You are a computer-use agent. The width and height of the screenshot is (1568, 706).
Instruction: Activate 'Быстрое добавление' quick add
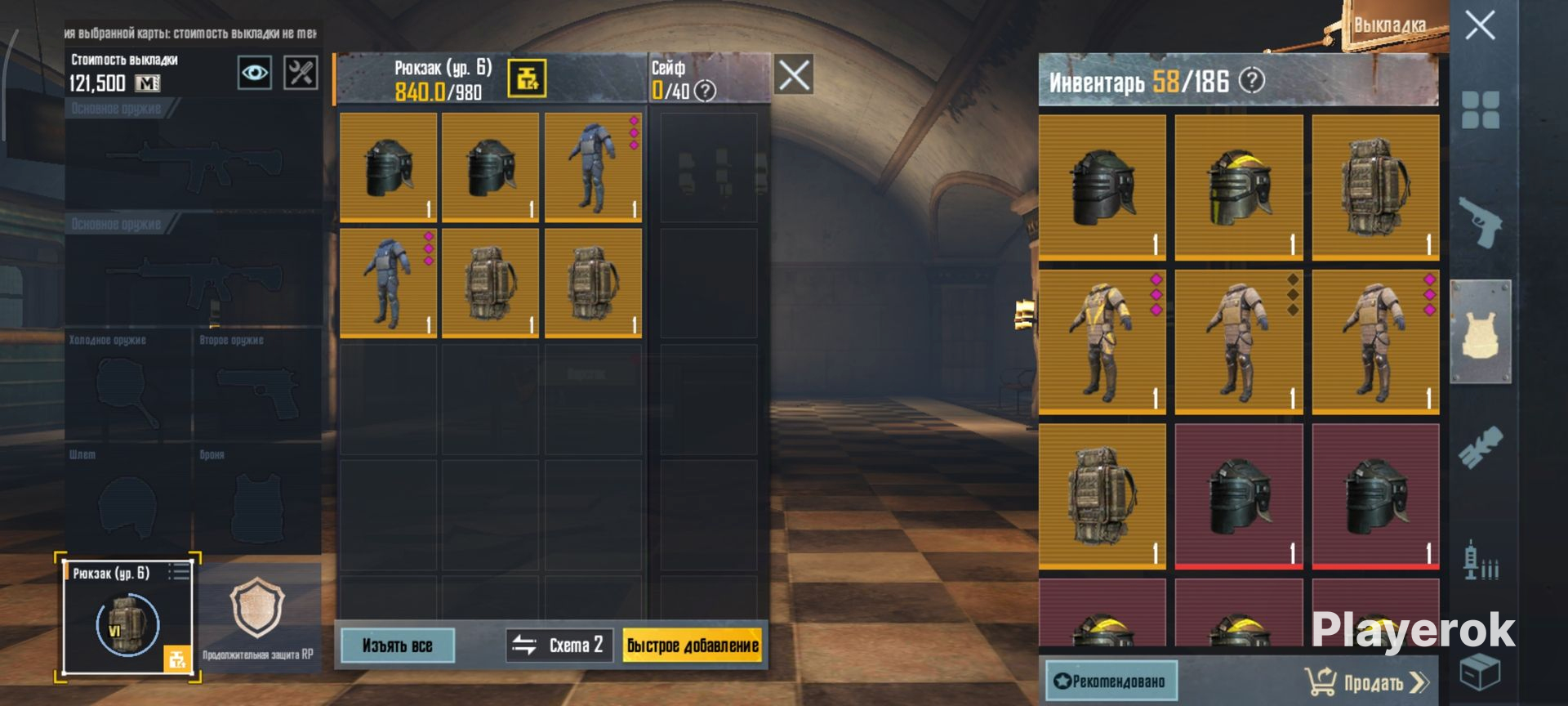(693, 646)
